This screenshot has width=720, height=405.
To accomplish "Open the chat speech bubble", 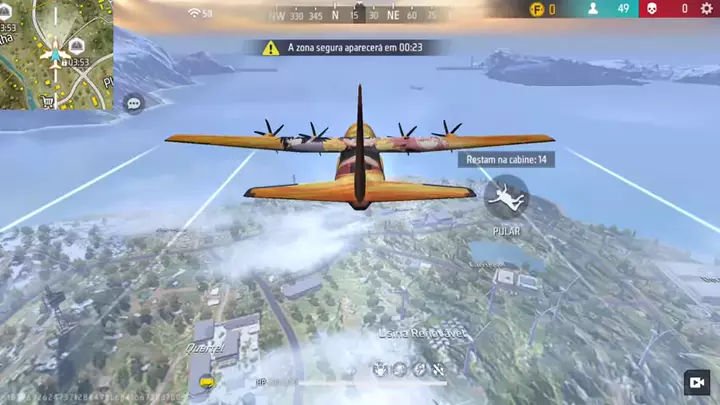I will tap(134, 103).
